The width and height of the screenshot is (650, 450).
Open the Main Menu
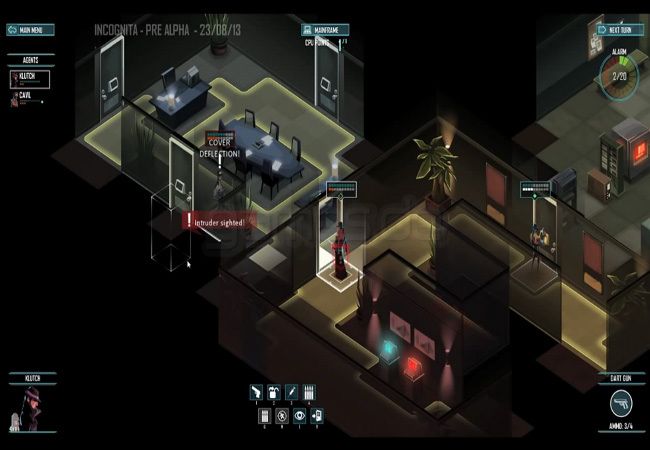pos(31,29)
